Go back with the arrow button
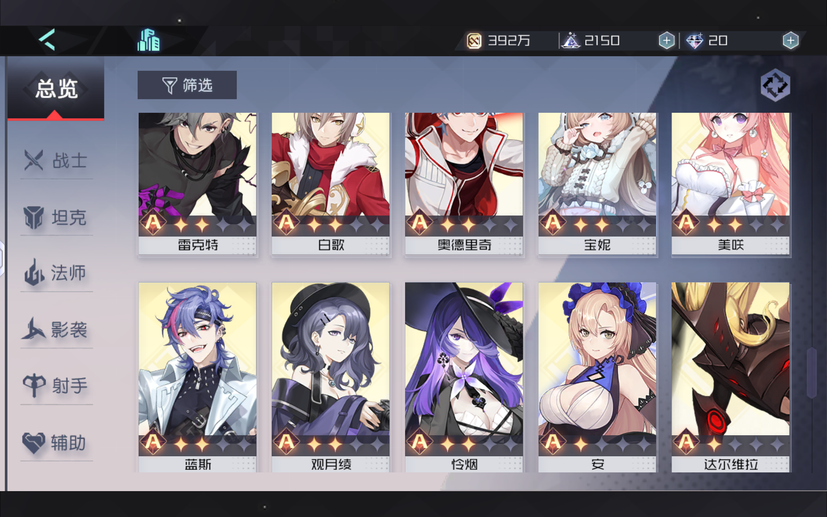Image resolution: width=827 pixels, height=517 pixels. (47, 40)
